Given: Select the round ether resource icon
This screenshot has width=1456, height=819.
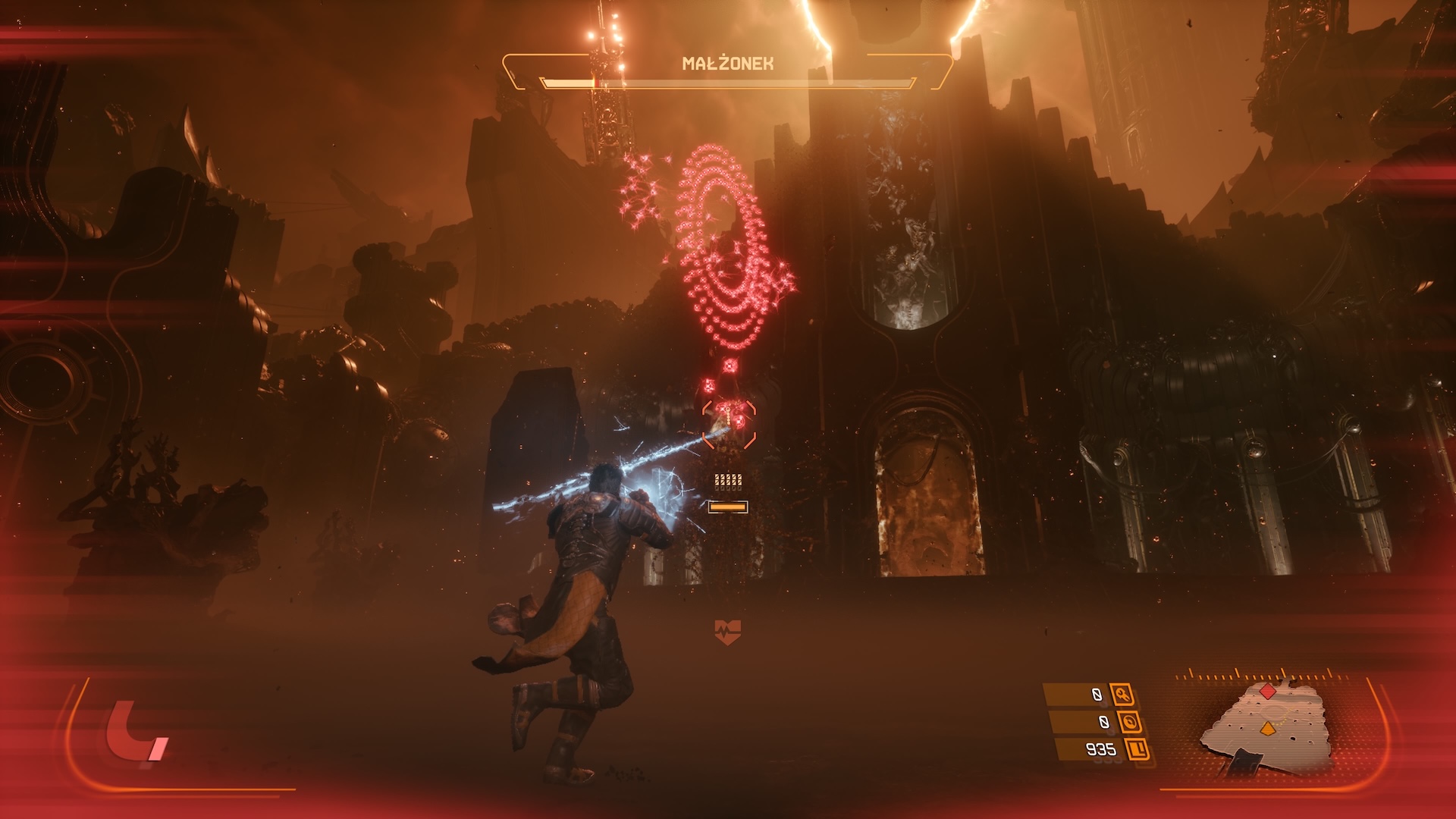Looking at the screenshot, I should (1130, 722).
